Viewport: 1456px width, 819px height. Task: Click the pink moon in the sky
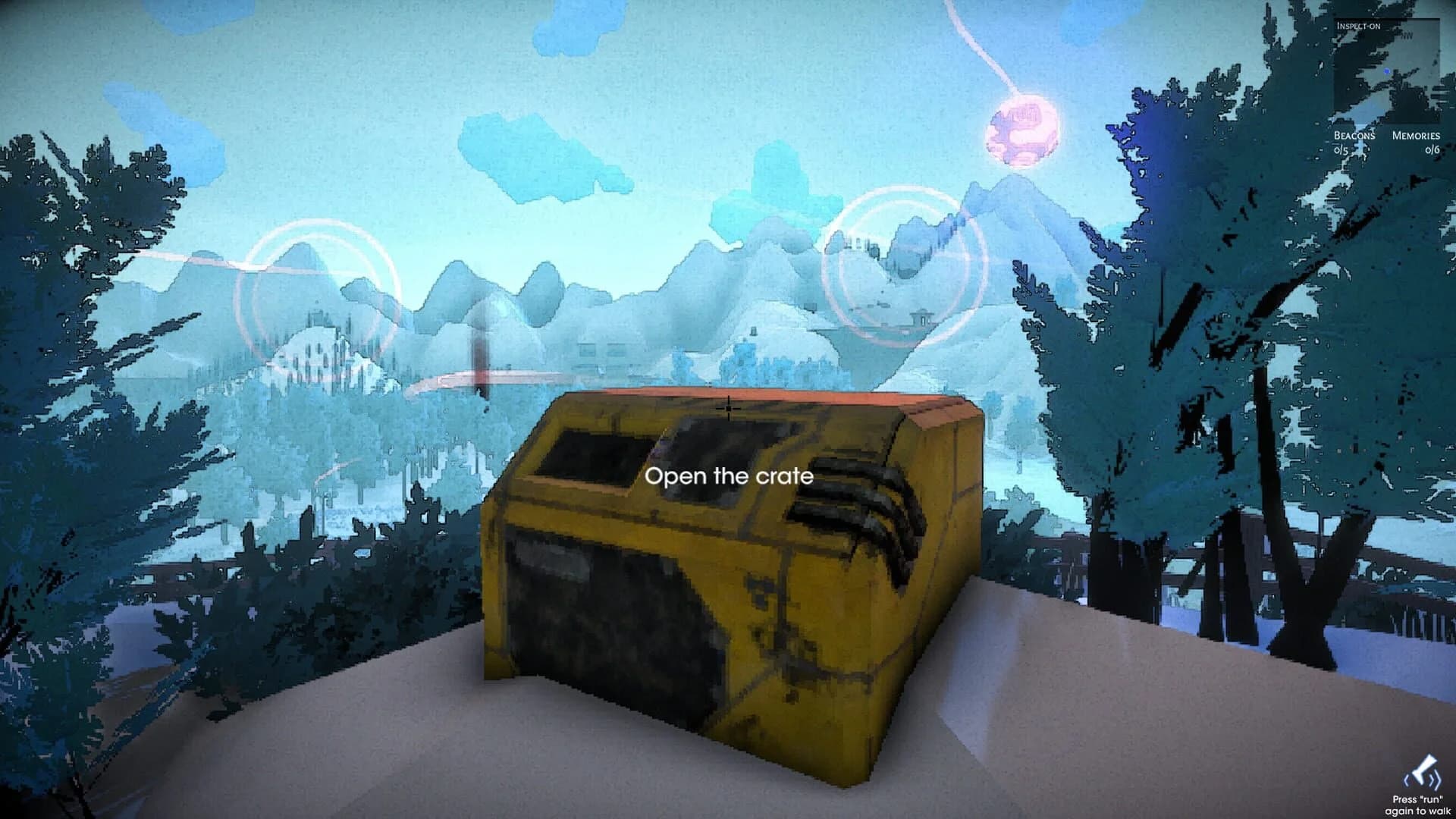pyautogui.click(x=1022, y=125)
